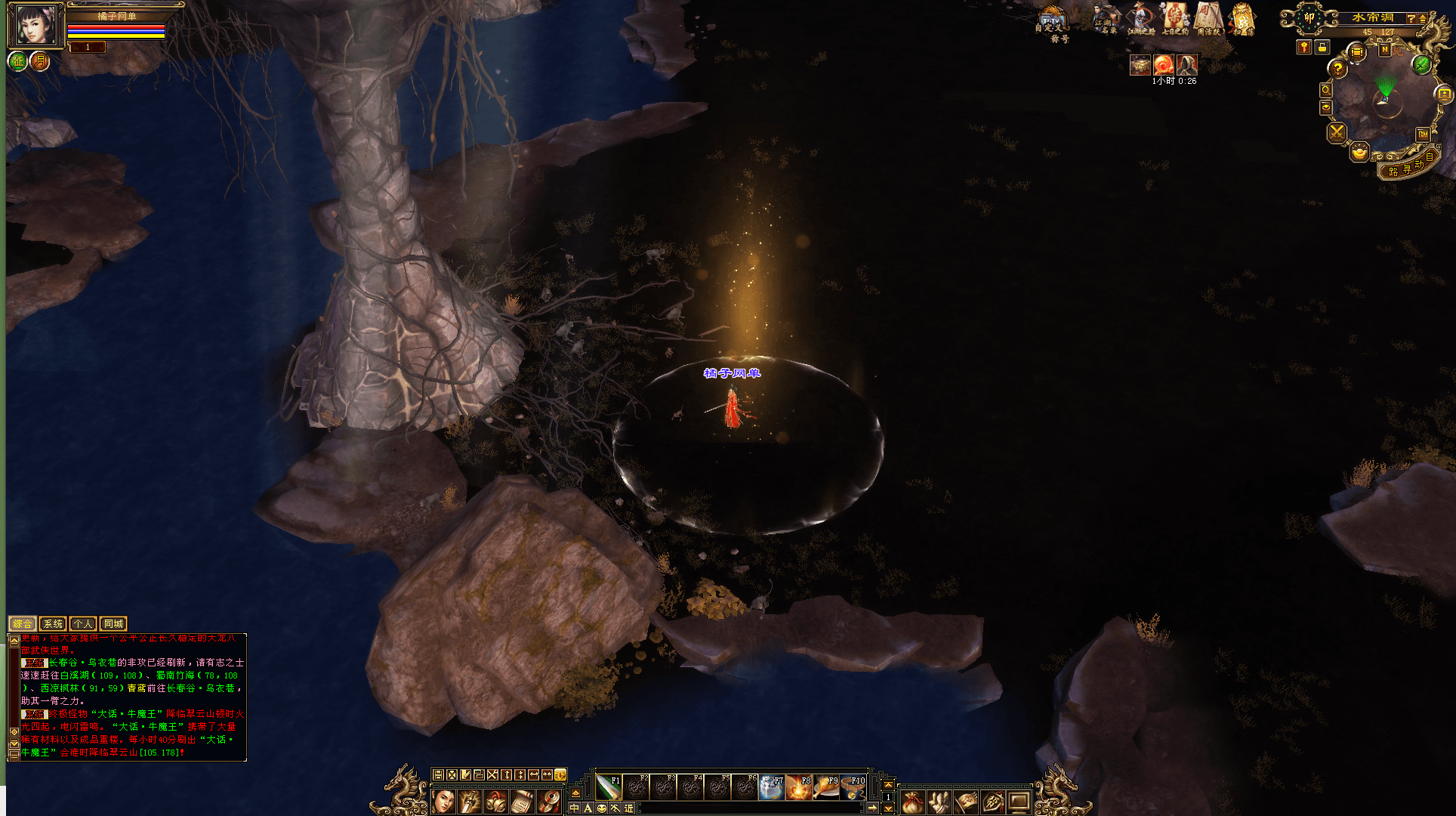Switch to the 系统 chat tab
The height and width of the screenshot is (816, 1456).
(x=53, y=623)
